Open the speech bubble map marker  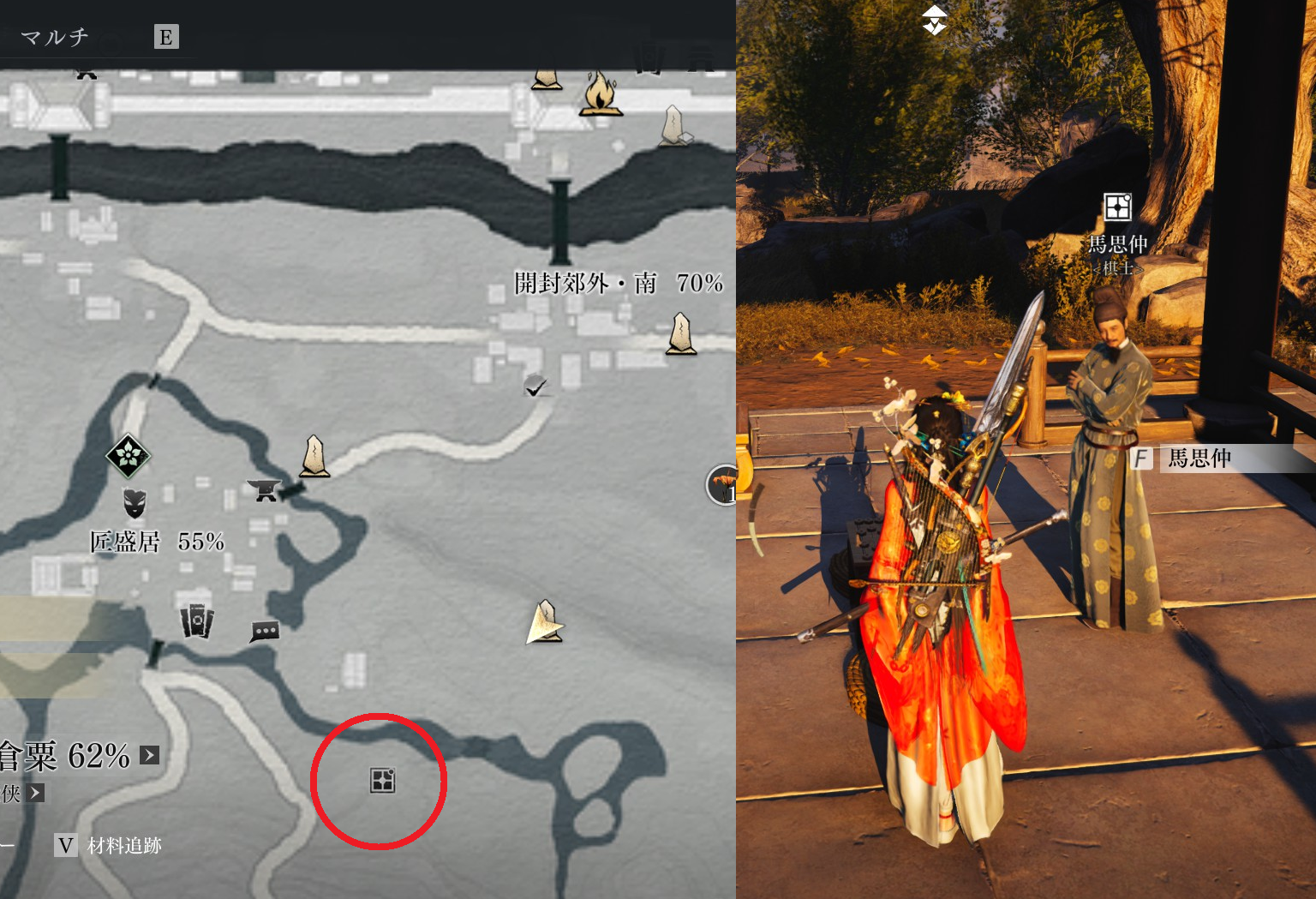click(x=265, y=632)
